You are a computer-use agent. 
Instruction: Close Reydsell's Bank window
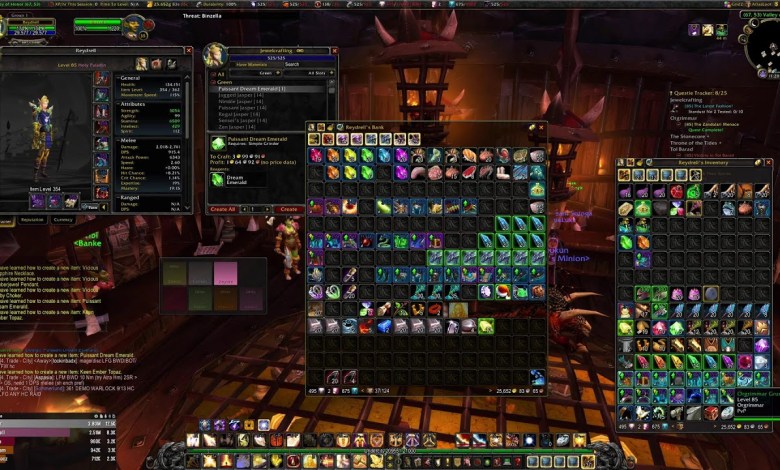coord(542,127)
